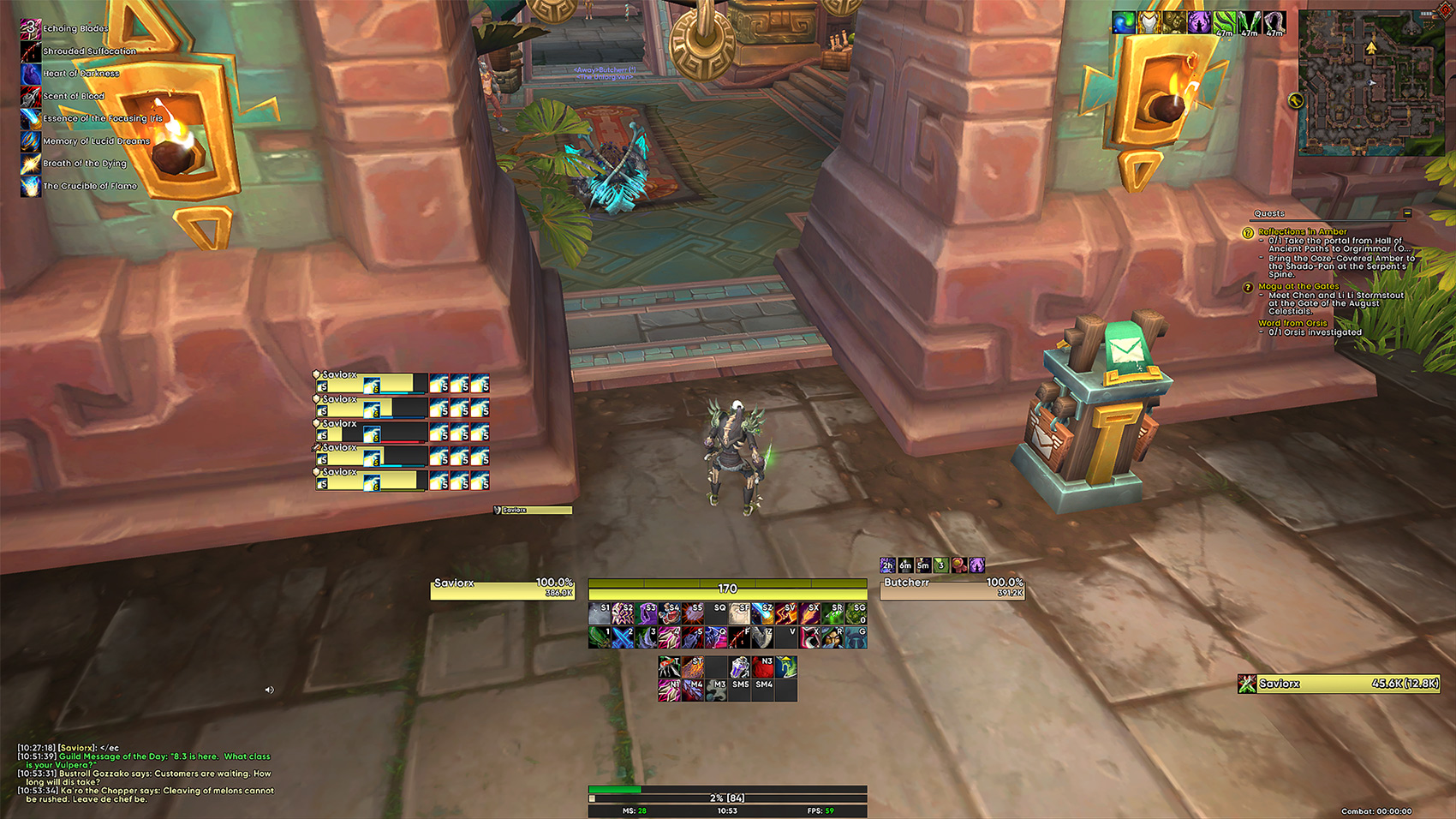Click The Crucible of Flame essence entry
The image size is (1456, 819).
click(x=89, y=186)
